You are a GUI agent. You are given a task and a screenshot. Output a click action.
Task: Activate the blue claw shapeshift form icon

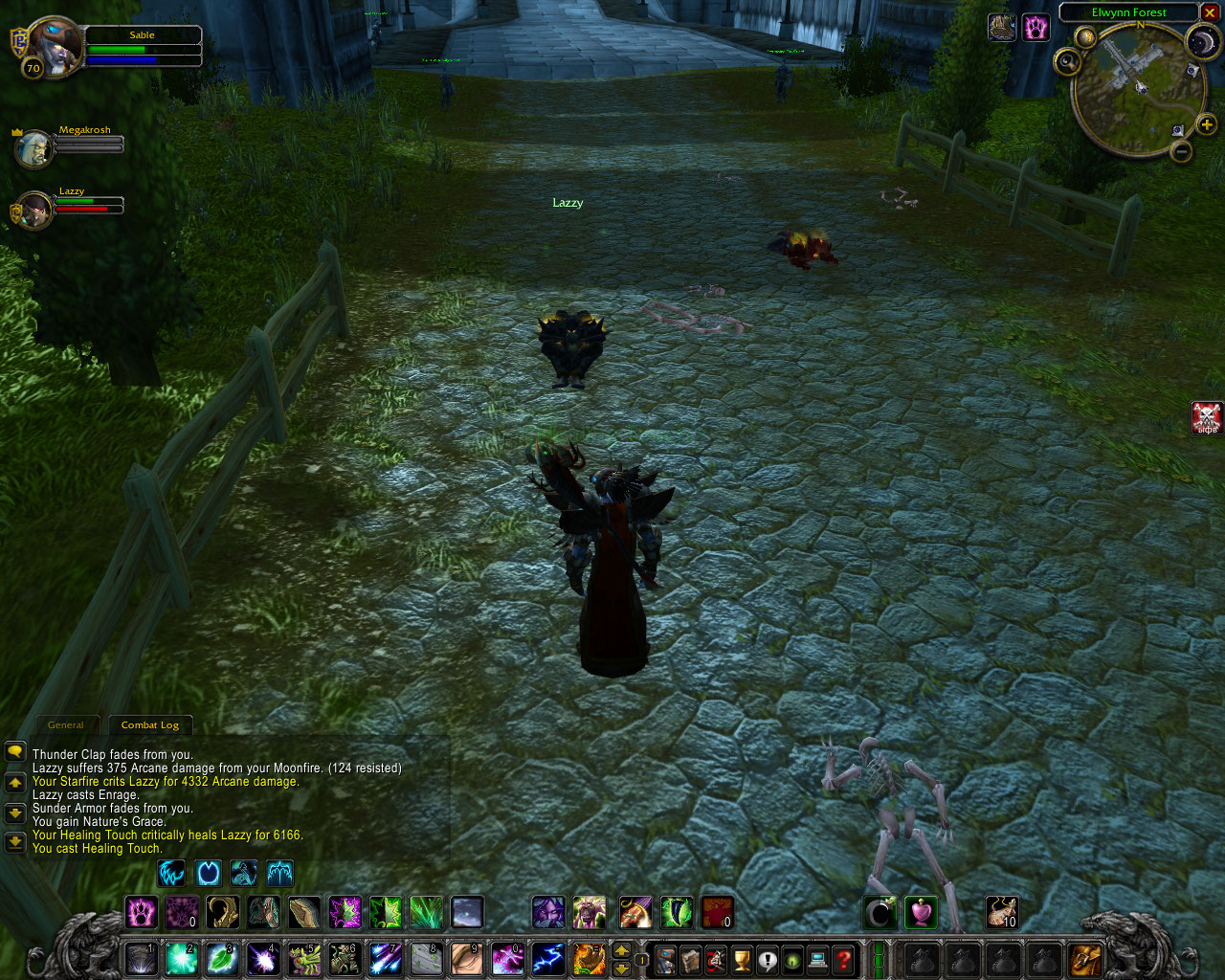(x=171, y=873)
